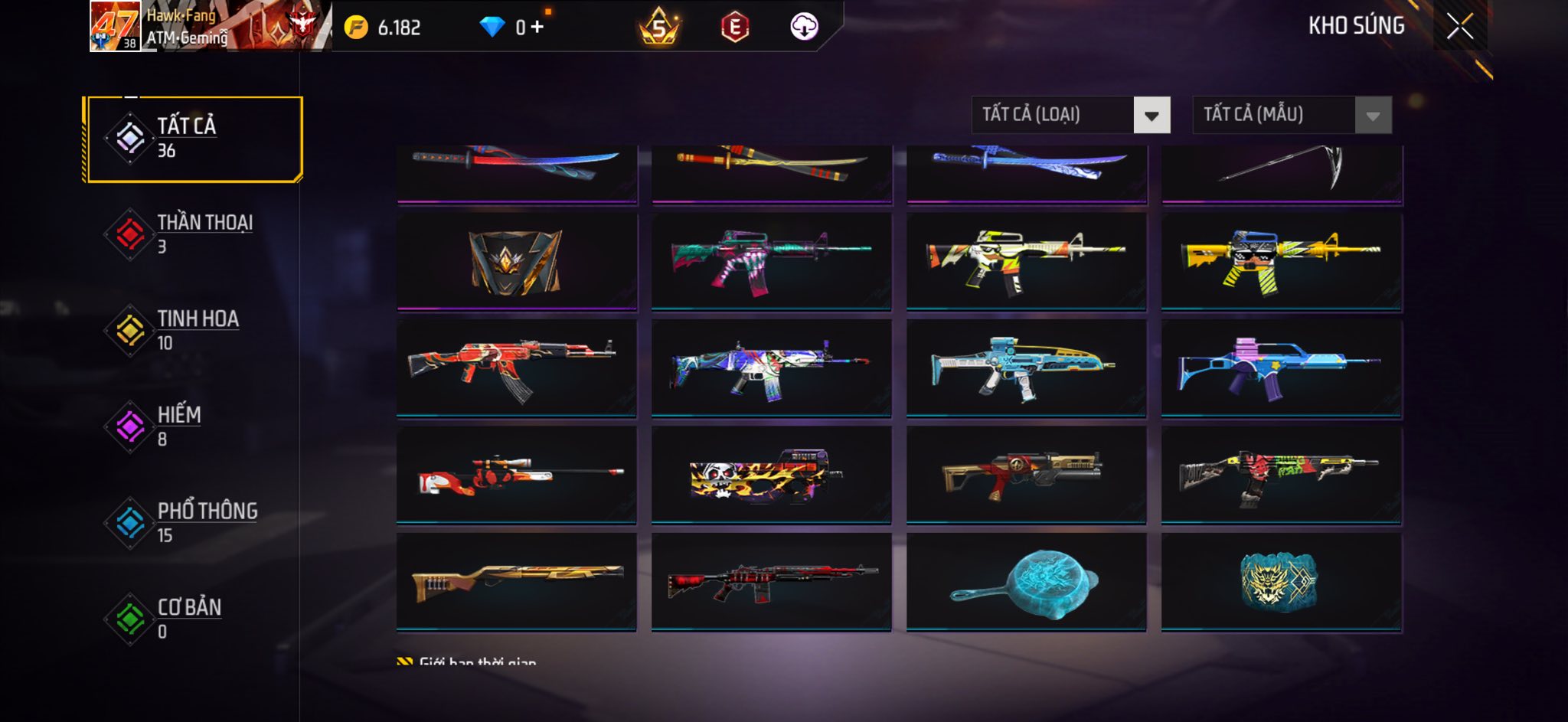Close the Kho Súng screen
This screenshot has height=722, width=1568.
pyautogui.click(x=1459, y=27)
